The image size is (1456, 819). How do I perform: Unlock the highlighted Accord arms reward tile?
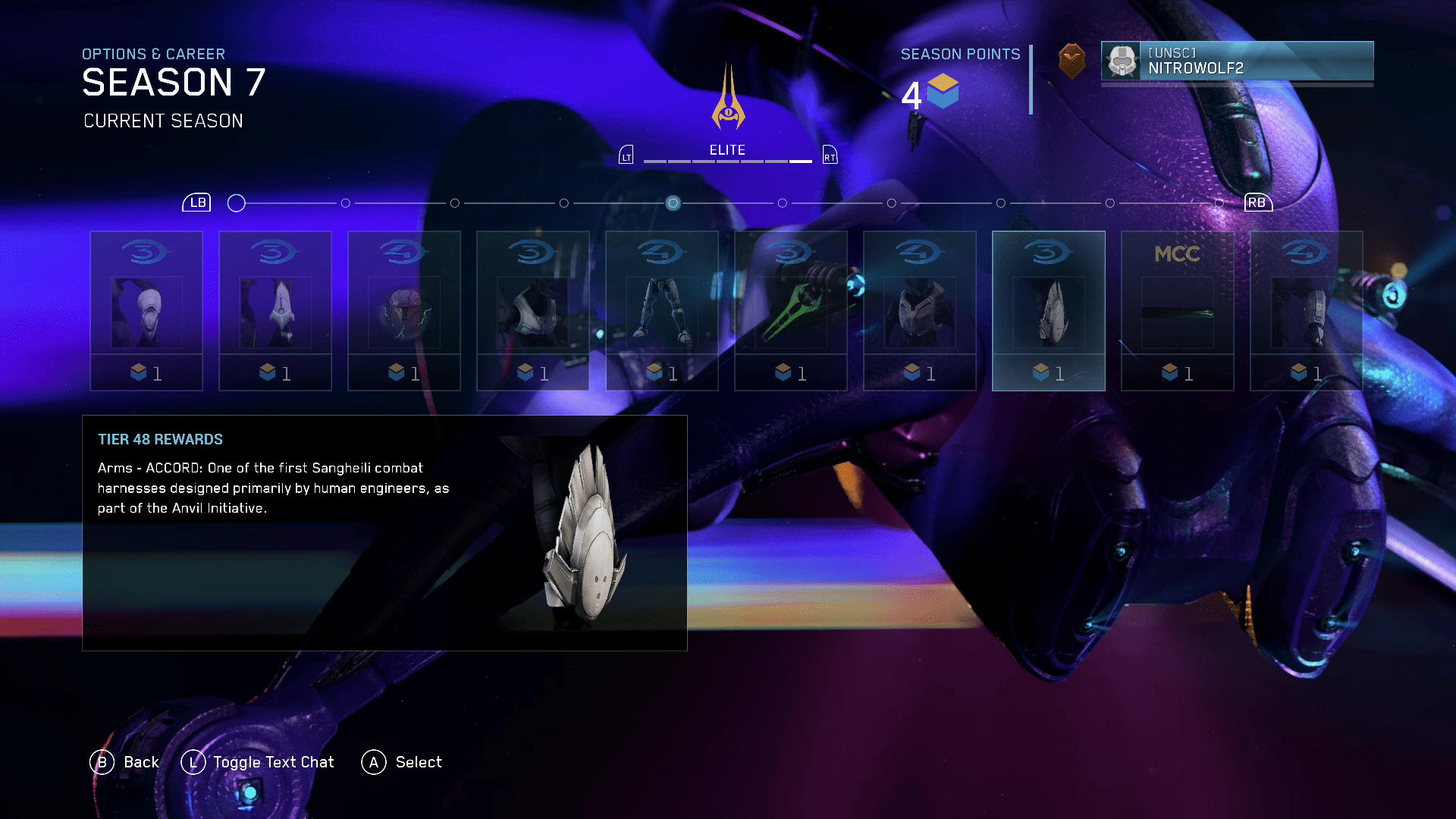pos(1049,311)
